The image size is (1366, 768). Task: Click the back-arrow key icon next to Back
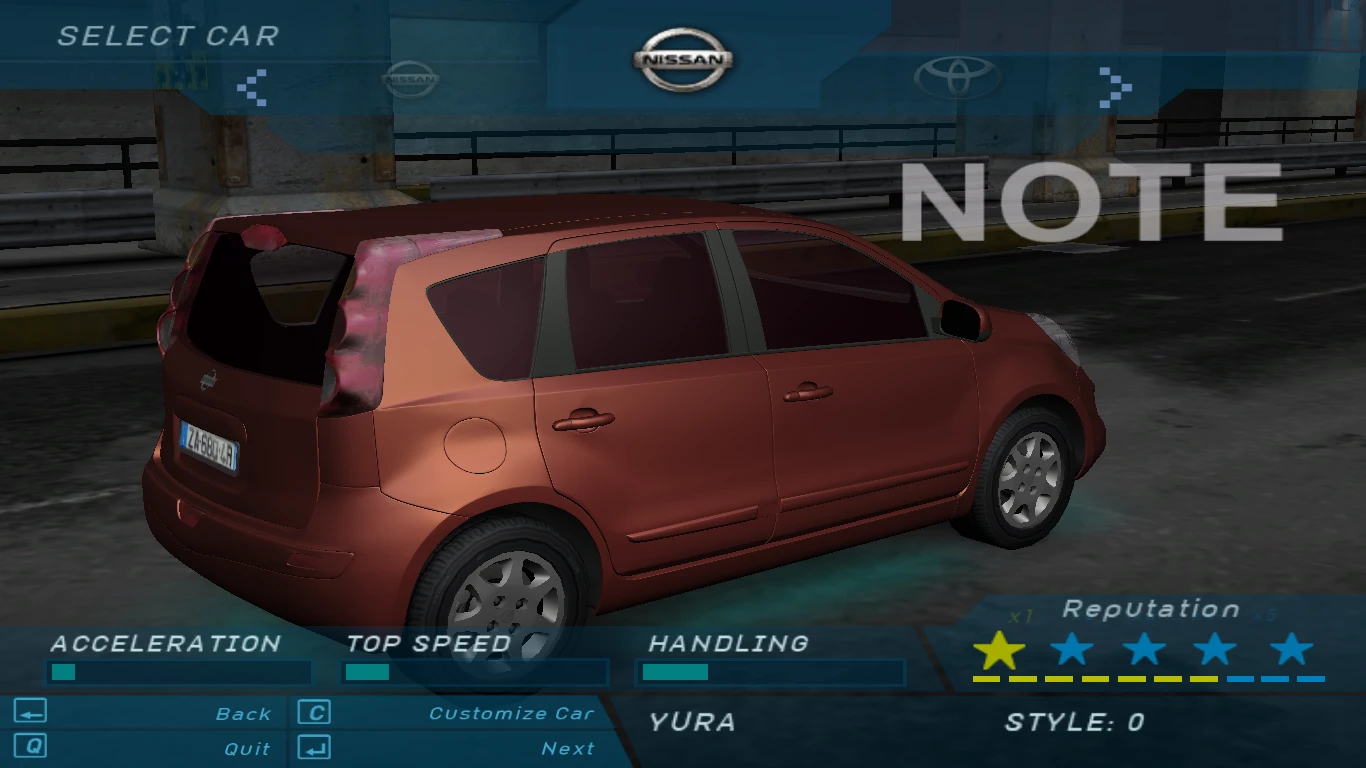[33, 713]
